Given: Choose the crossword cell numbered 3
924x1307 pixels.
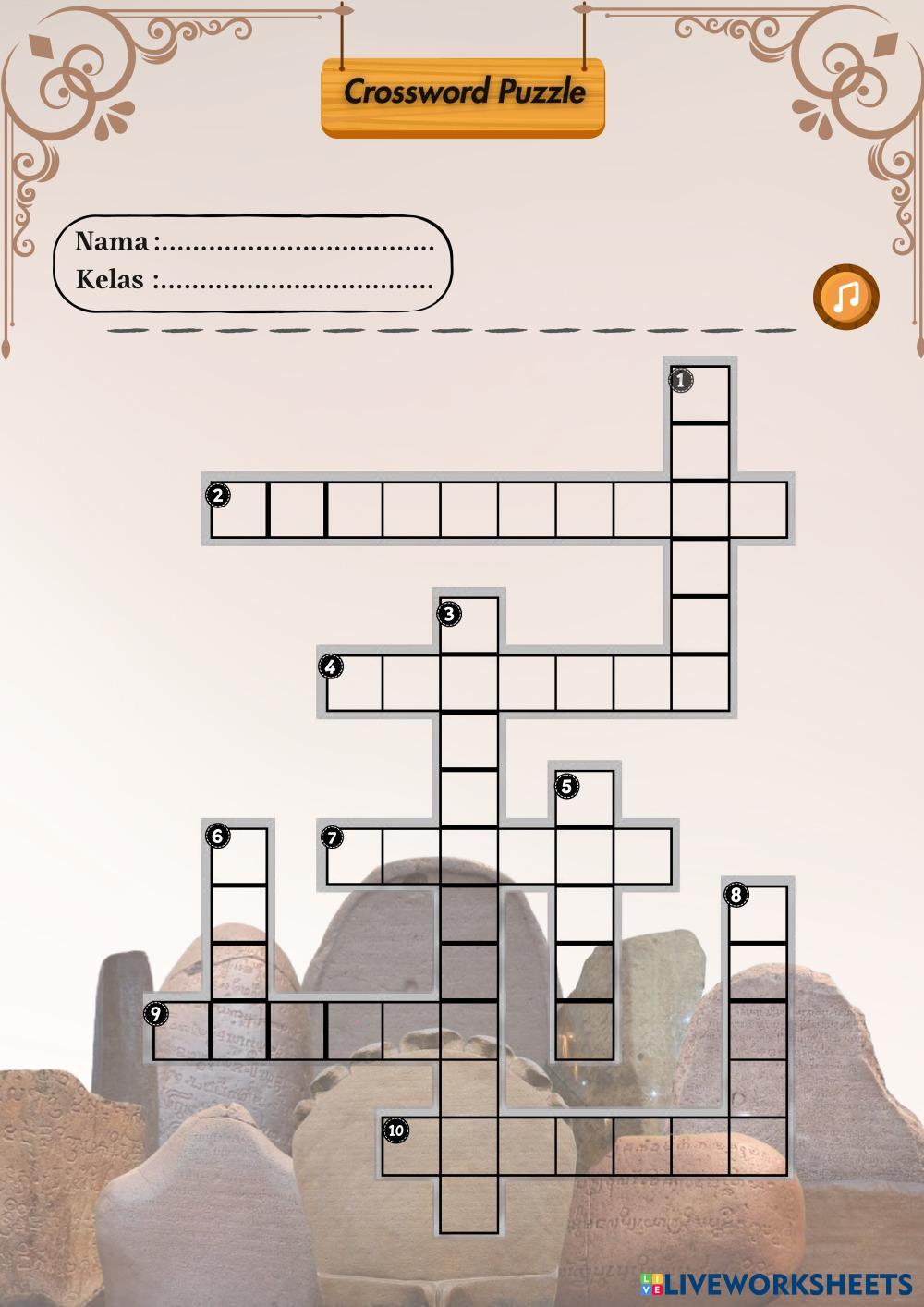Looking at the screenshot, I should click(469, 626).
